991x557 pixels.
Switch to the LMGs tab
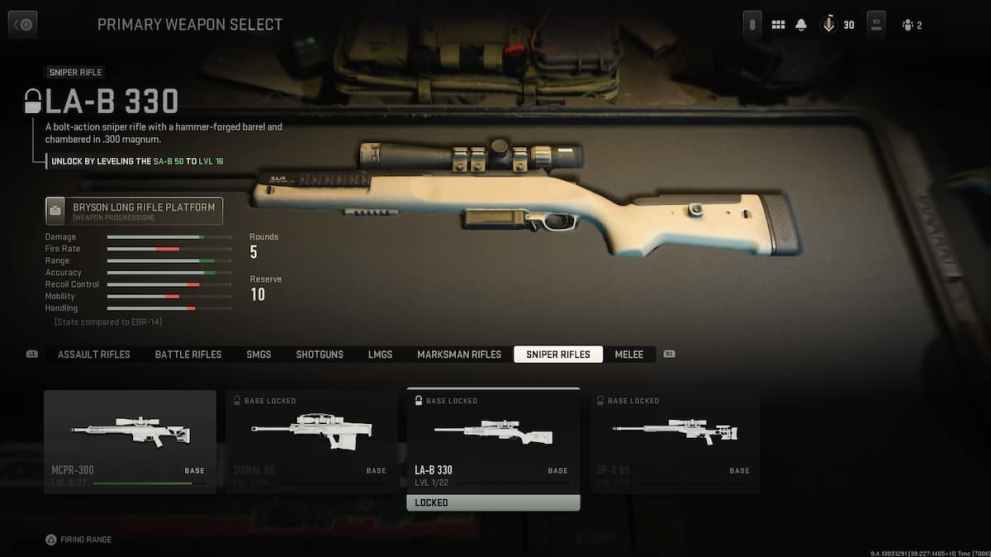tap(380, 355)
